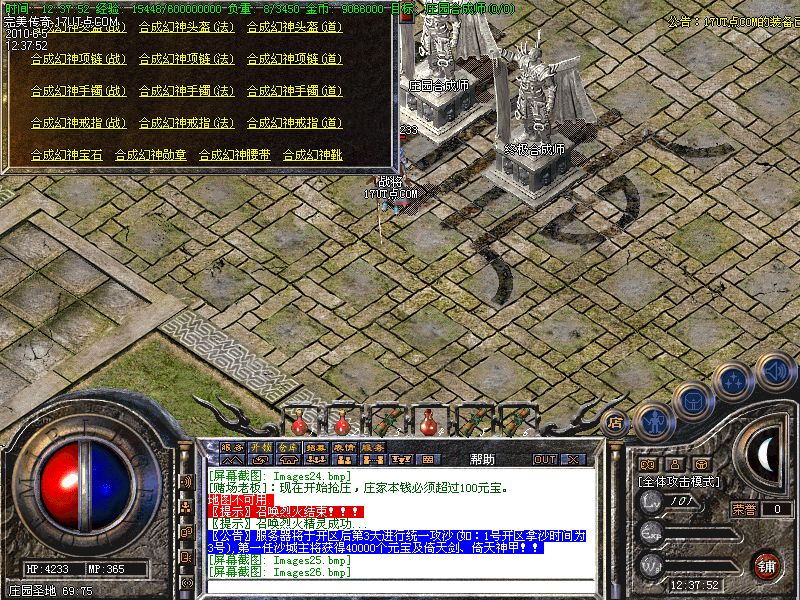This screenshot has width=800, height=600.
Task: Switch to the 仓库 tab
Action: coord(288,447)
